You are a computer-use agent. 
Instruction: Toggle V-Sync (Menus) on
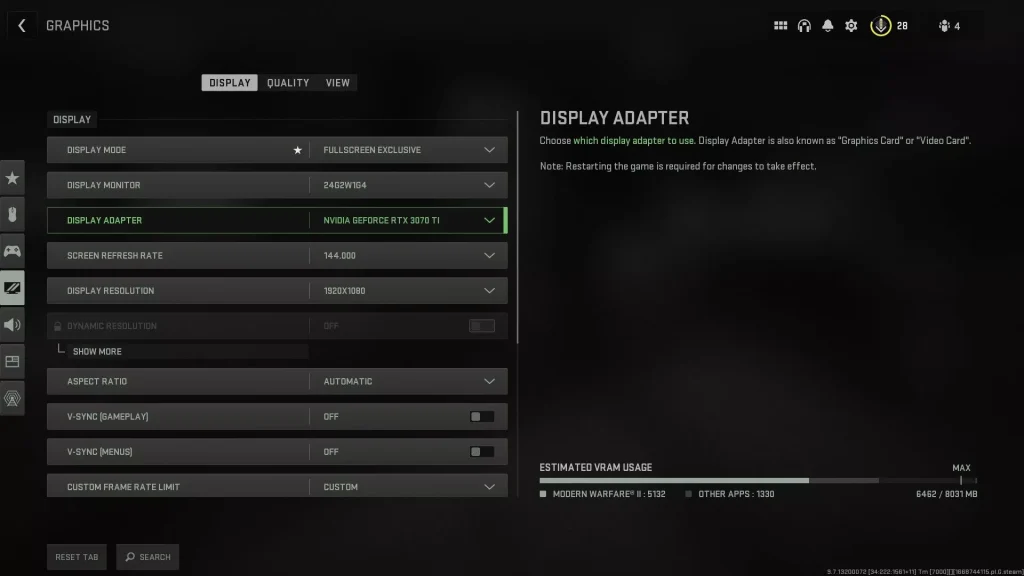tap(482, 452)
